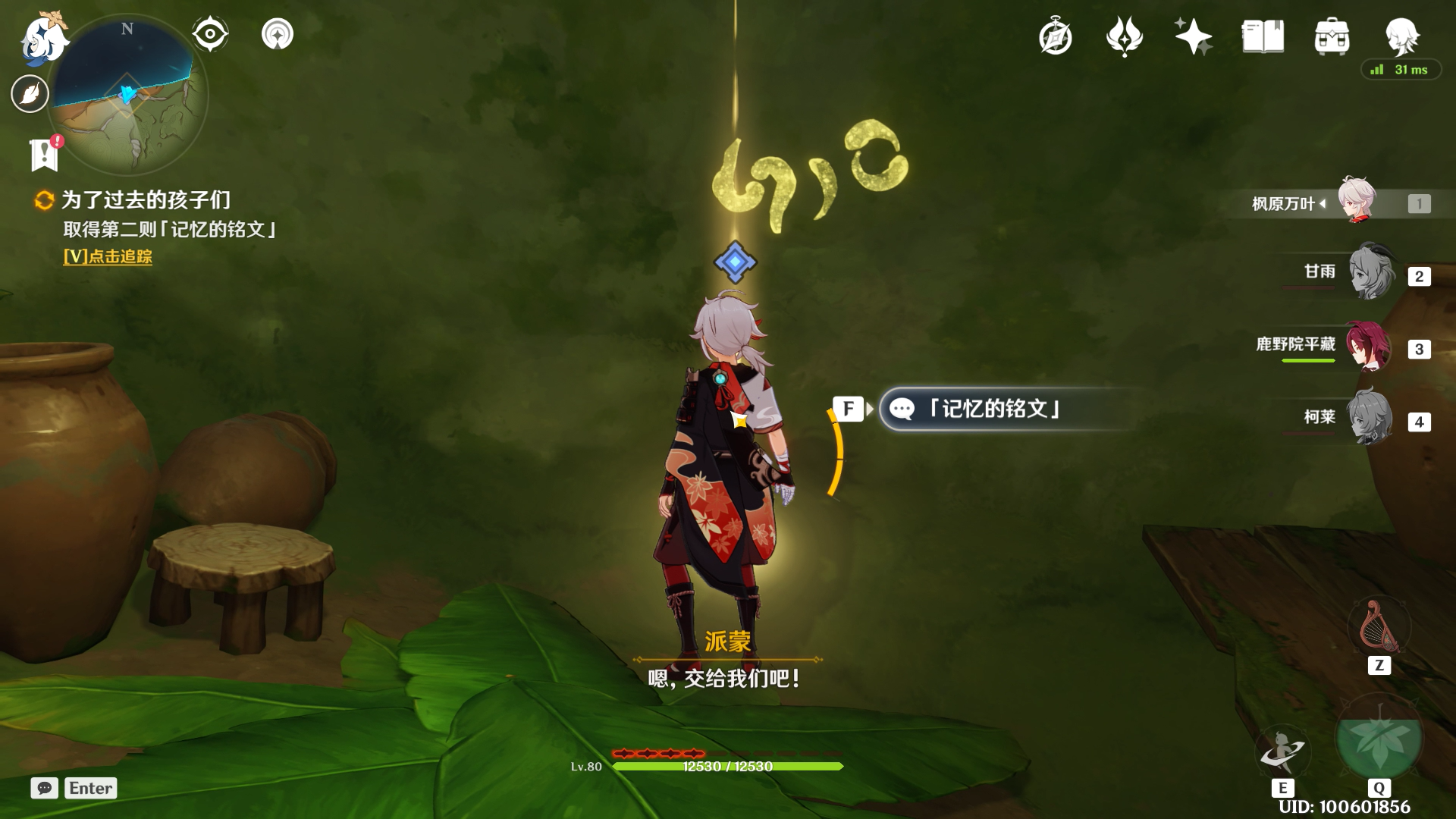Image resolution: width=1456 pixels, height=819 pixels.
Task: Open the inventory backpack
Action: tap(1332, 36)
